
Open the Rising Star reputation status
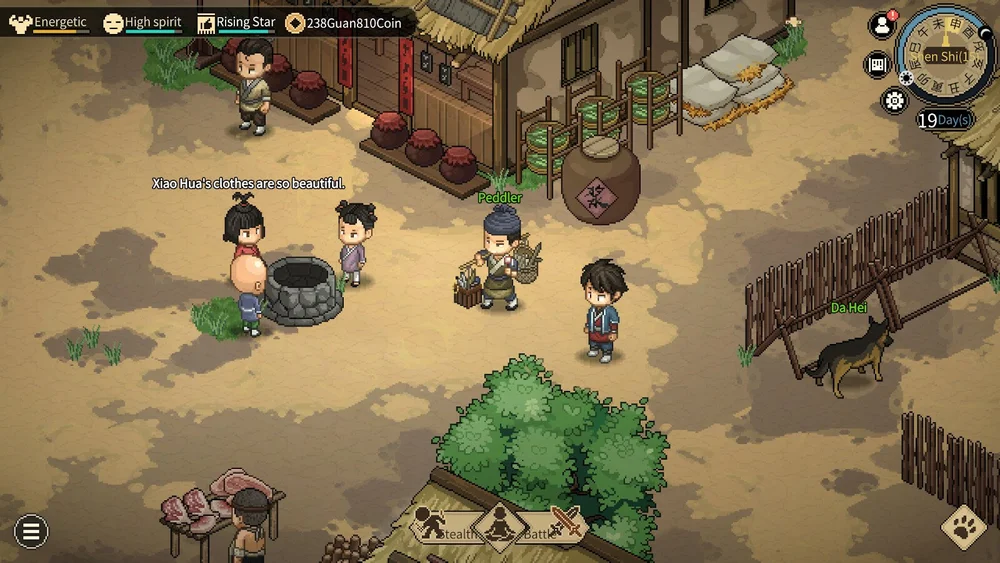coord(237,22)
